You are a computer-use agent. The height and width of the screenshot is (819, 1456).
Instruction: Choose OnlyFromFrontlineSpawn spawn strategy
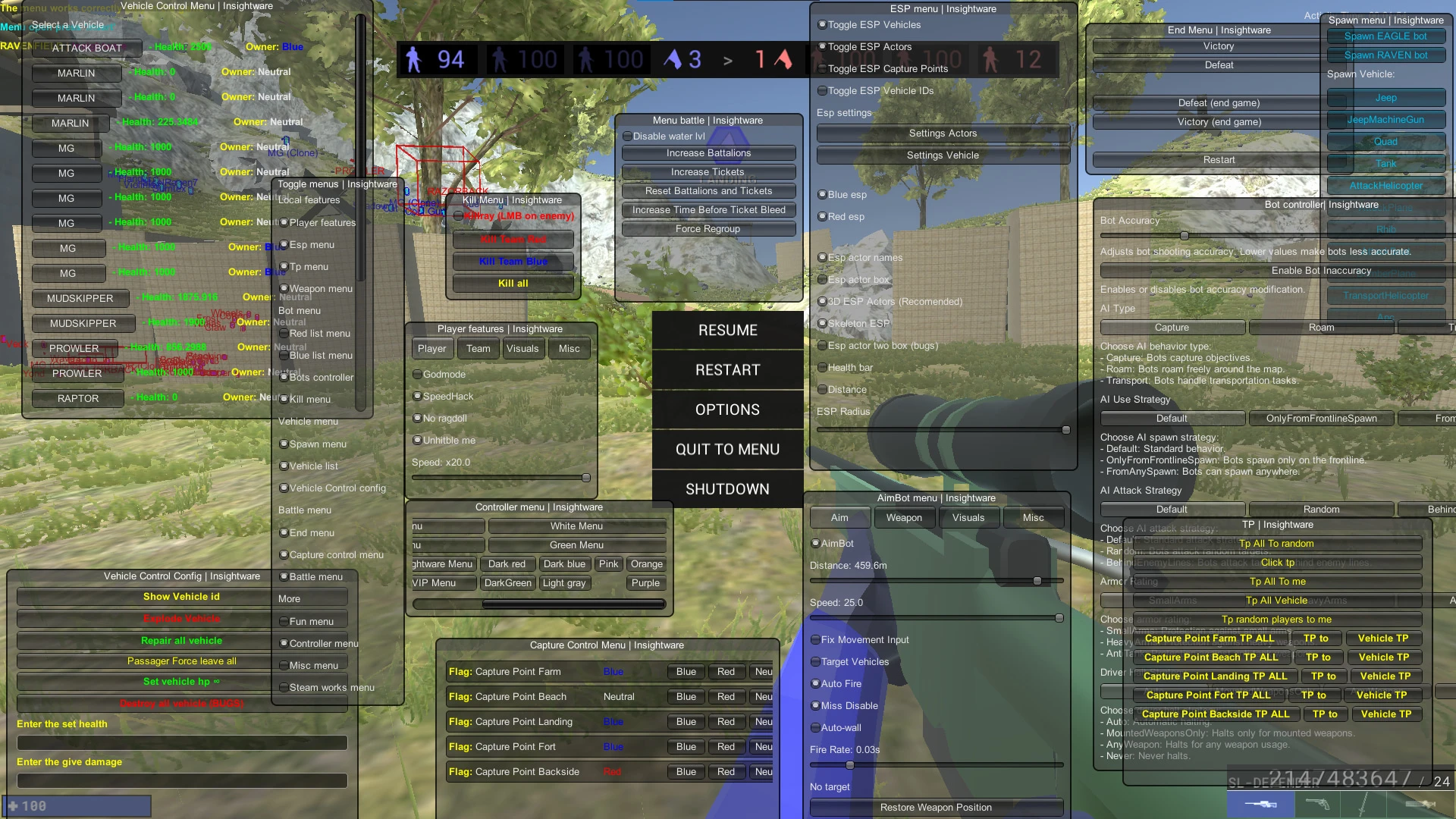click(x=1322, y=418)
